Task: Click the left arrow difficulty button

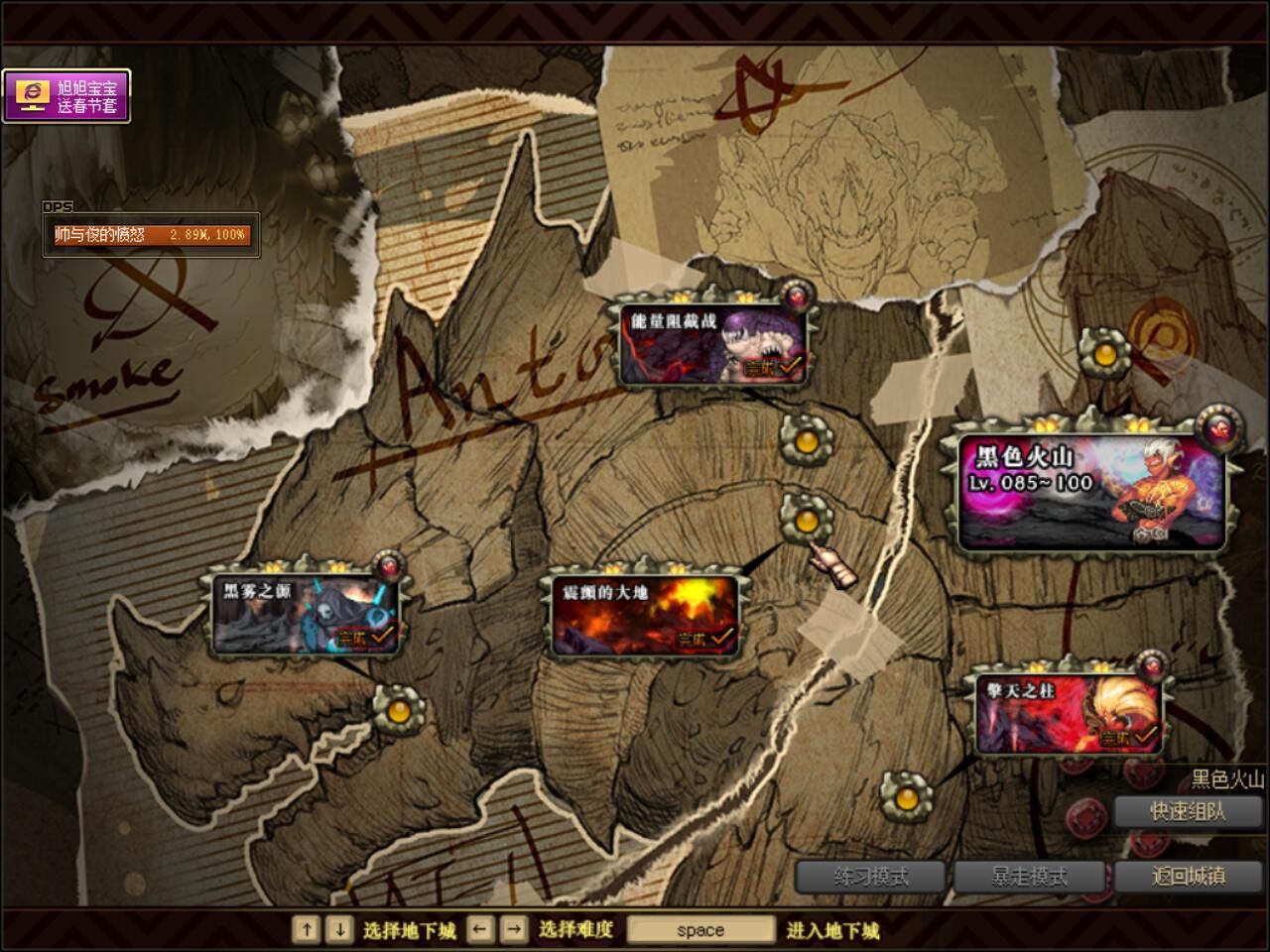Action: pos(480,929)
